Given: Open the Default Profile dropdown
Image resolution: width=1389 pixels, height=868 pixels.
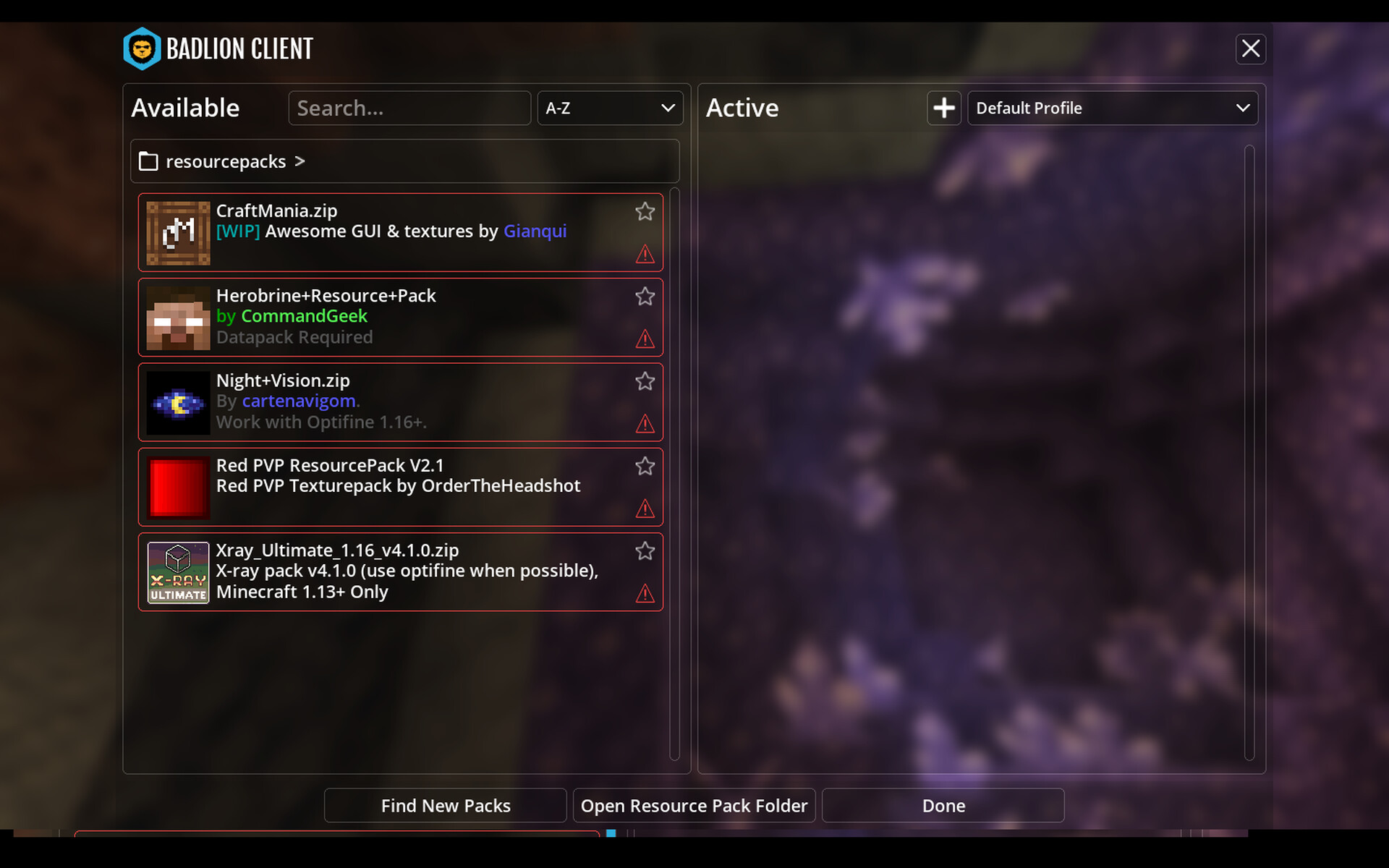Looking at the screenshot, I should [1112, 109].
